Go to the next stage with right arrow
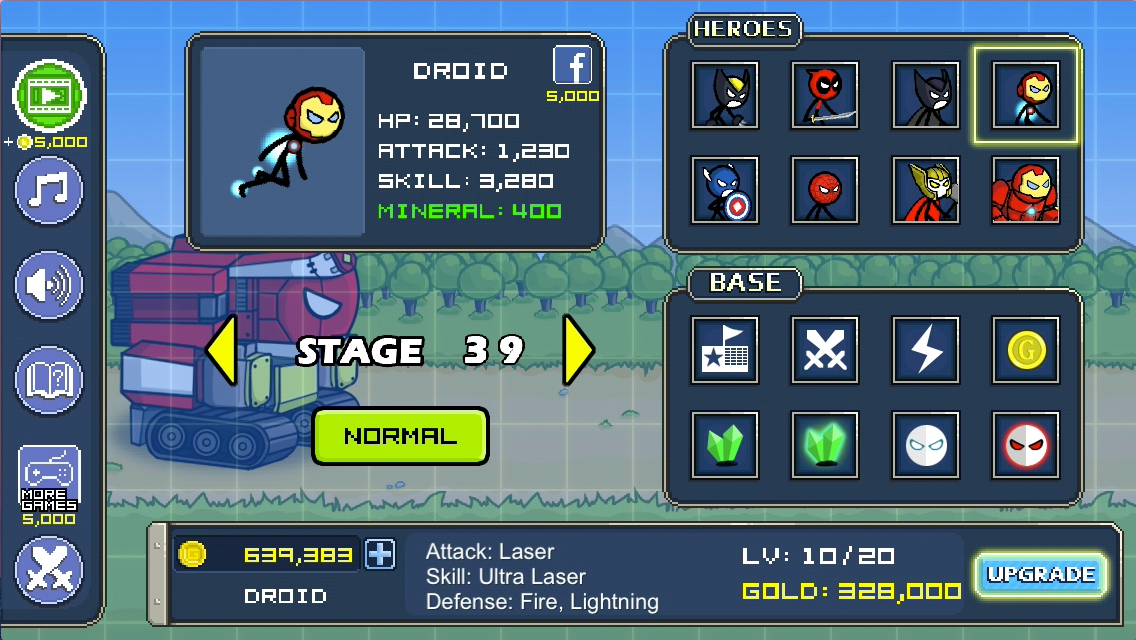The height and width of the screenshot is (640, 1136). (x=578, y=350)
